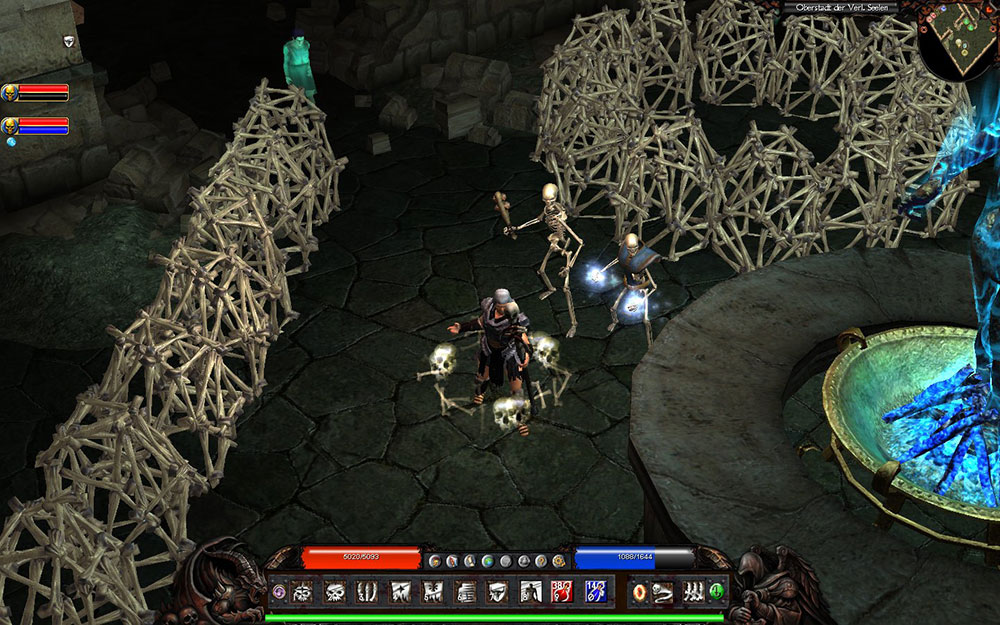Viewport: 1000px width, 625px height.
Task: Select the orange ring portal icon
Action: 640,592
